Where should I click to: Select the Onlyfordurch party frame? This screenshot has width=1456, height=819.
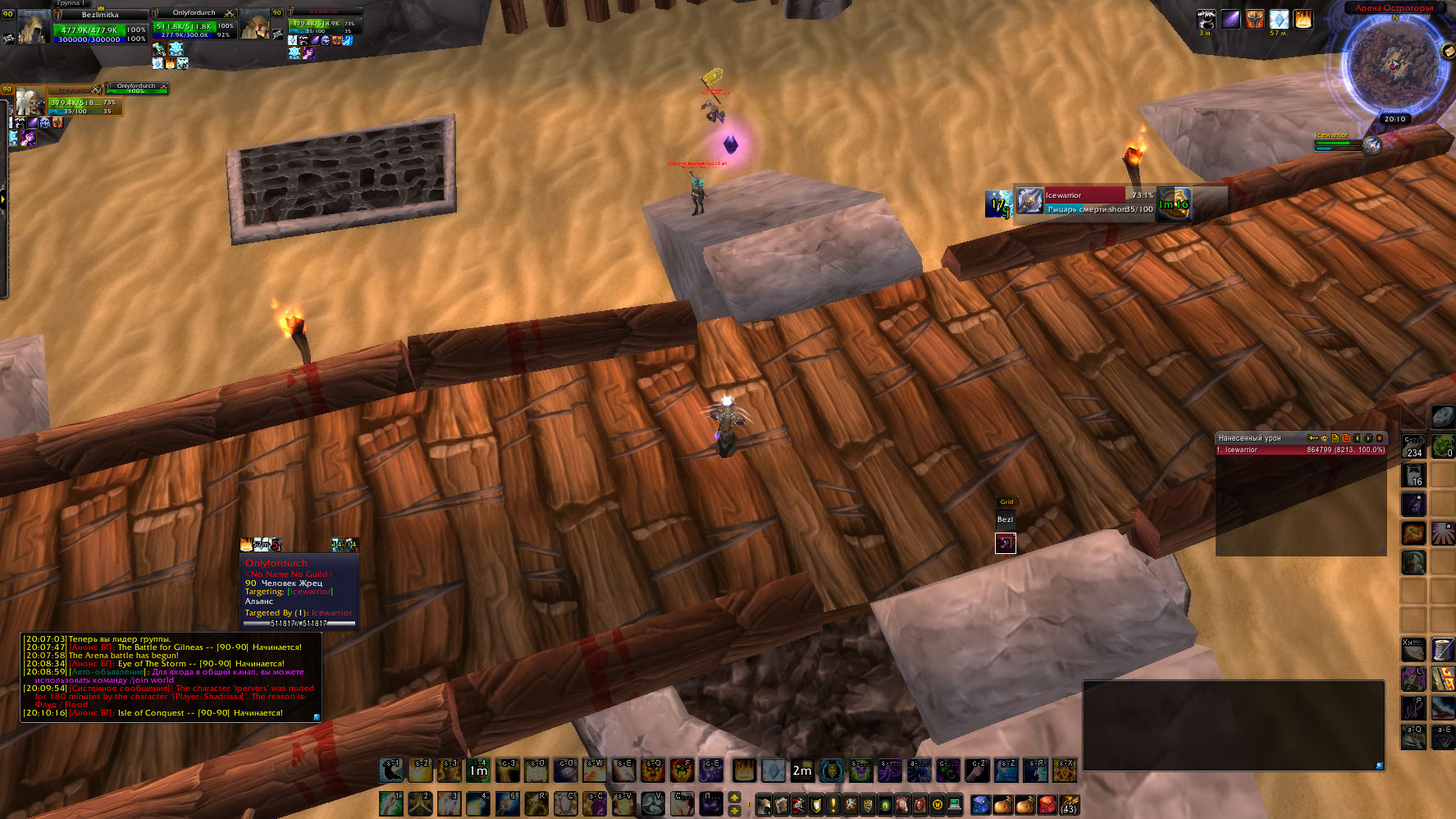pyautogui.click(x=194, y=25)
